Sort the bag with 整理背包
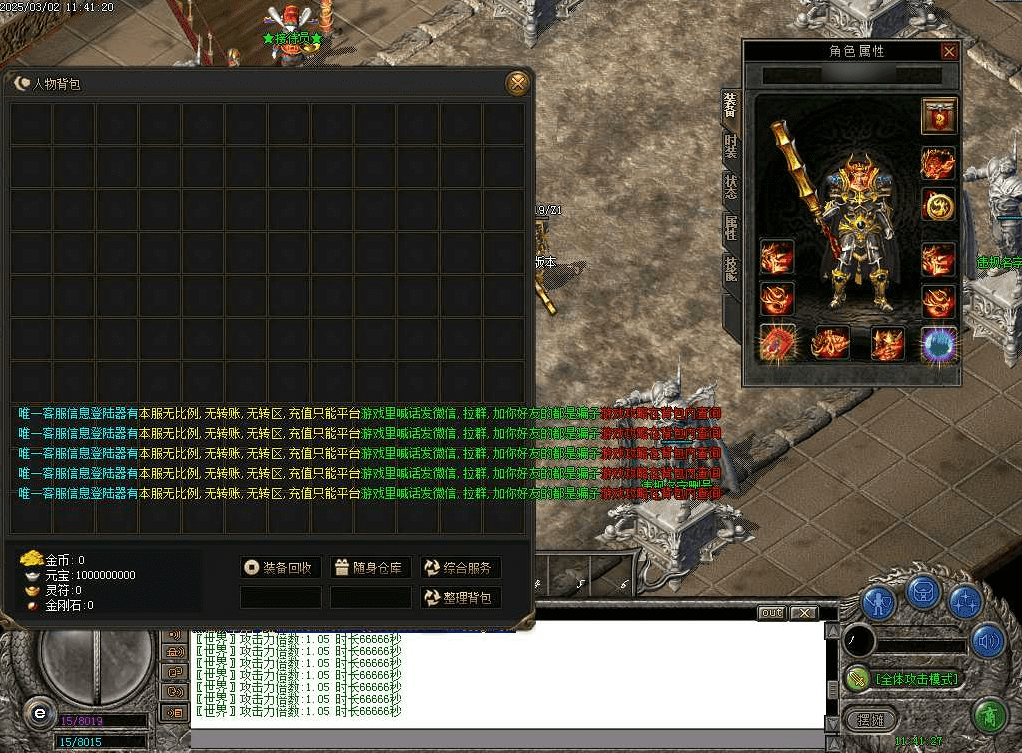Viewport: 1022px width, 753px height. [460, 598]
